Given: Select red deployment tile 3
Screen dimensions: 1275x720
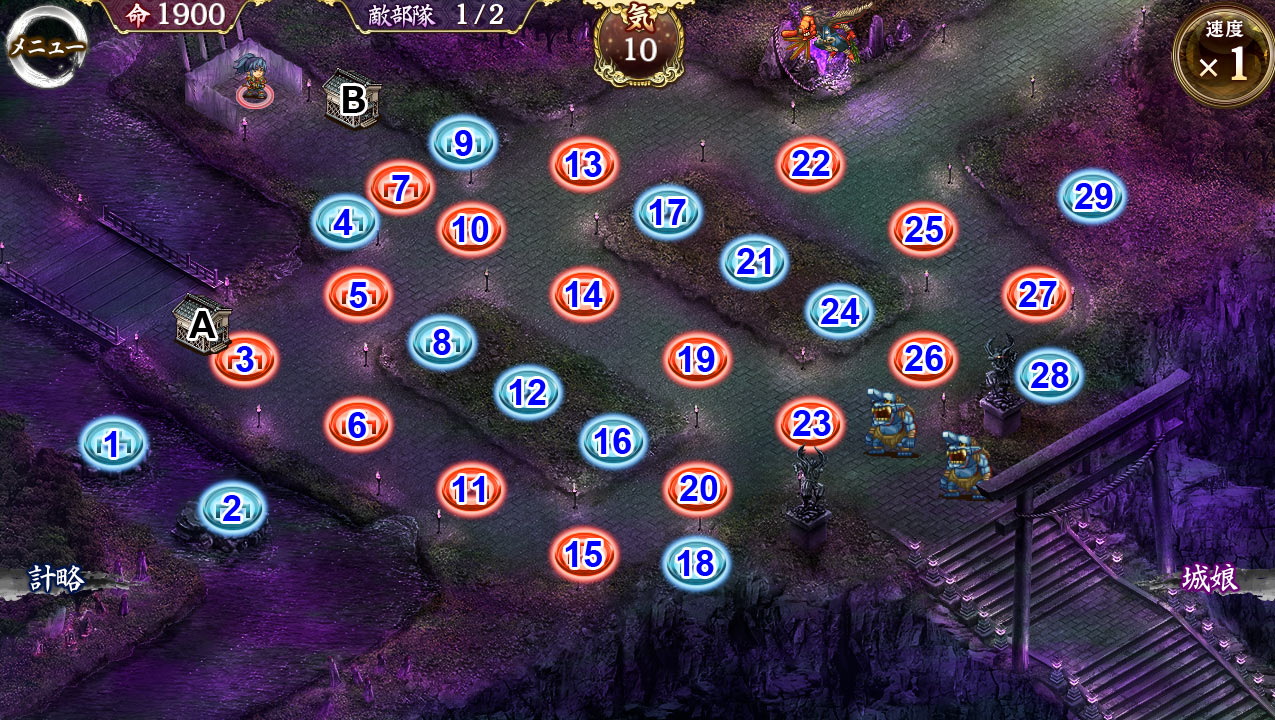Looking at the screenshot, I should [245, 360].
